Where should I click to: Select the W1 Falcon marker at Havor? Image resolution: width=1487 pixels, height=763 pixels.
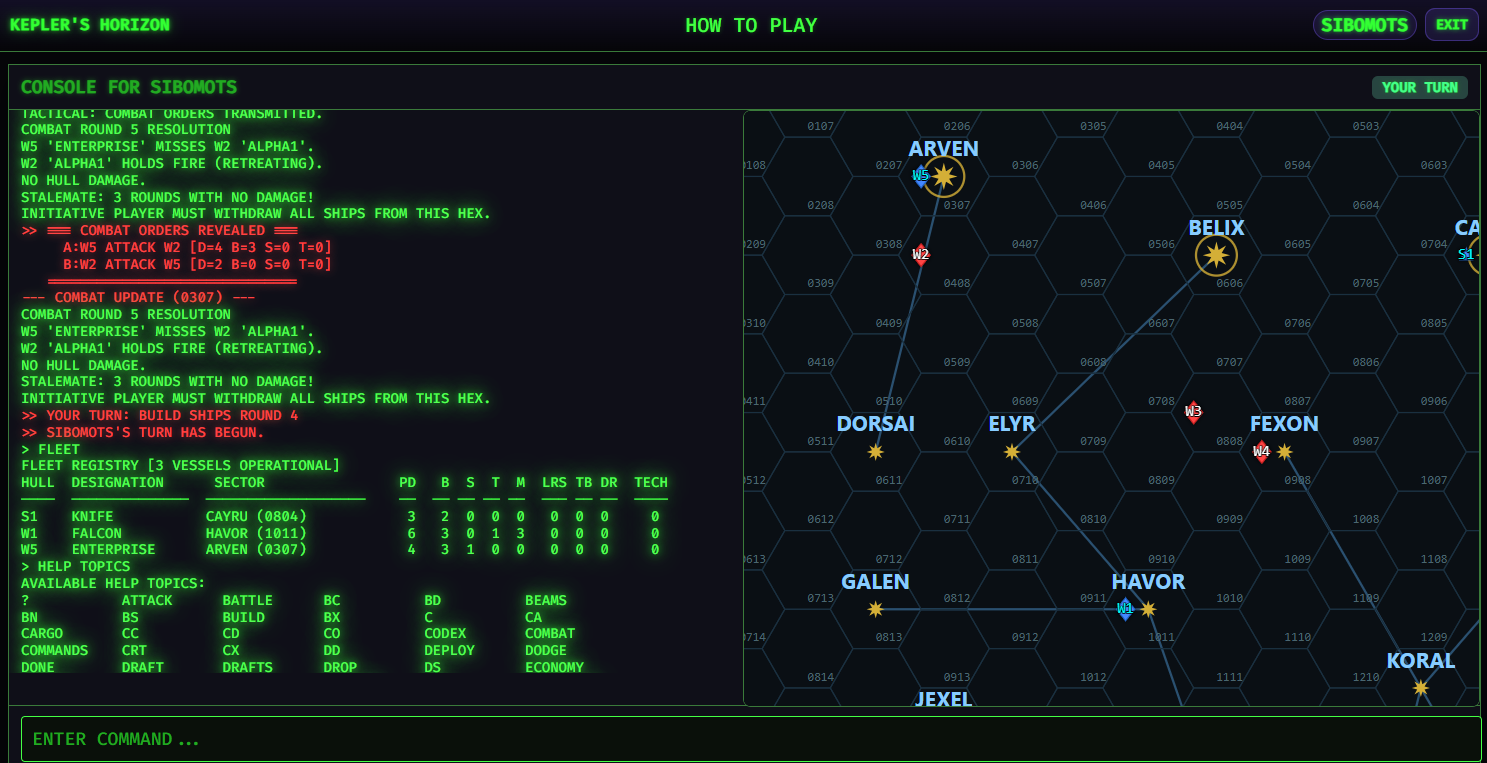click(1125, 607)
